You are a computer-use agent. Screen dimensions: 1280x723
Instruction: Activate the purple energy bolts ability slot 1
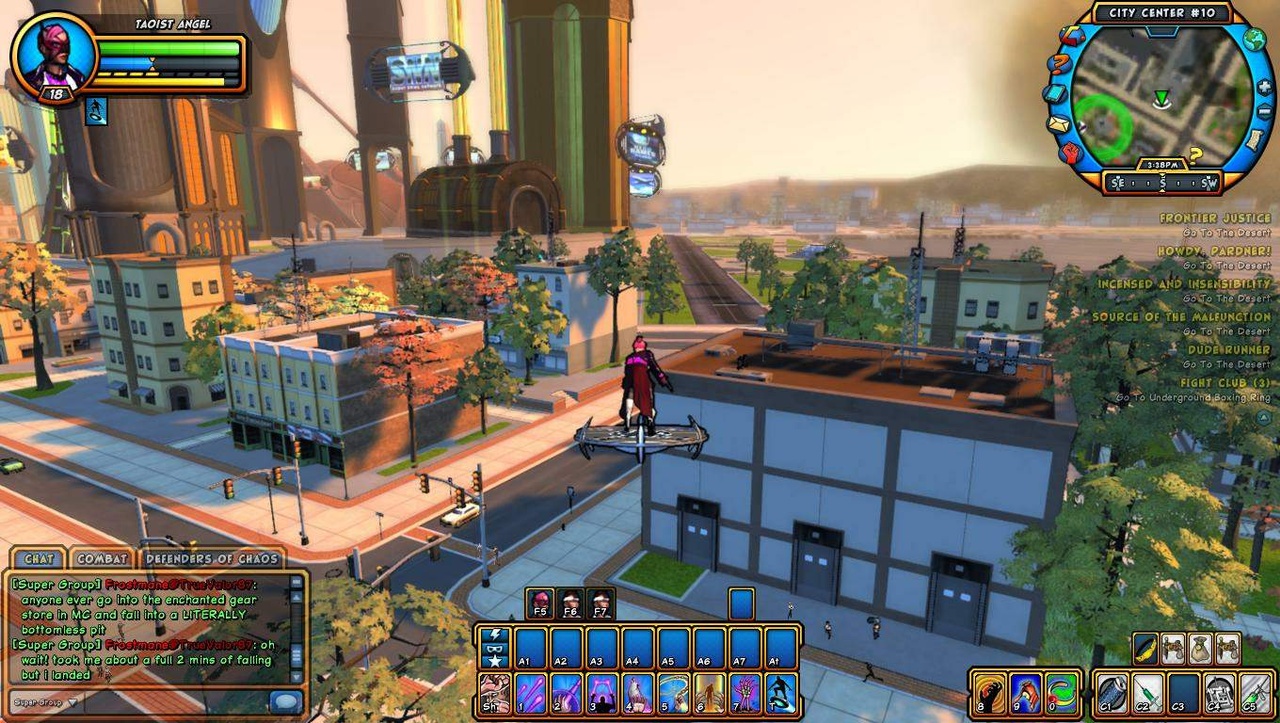pyautogui.click(x=530, y=692)
